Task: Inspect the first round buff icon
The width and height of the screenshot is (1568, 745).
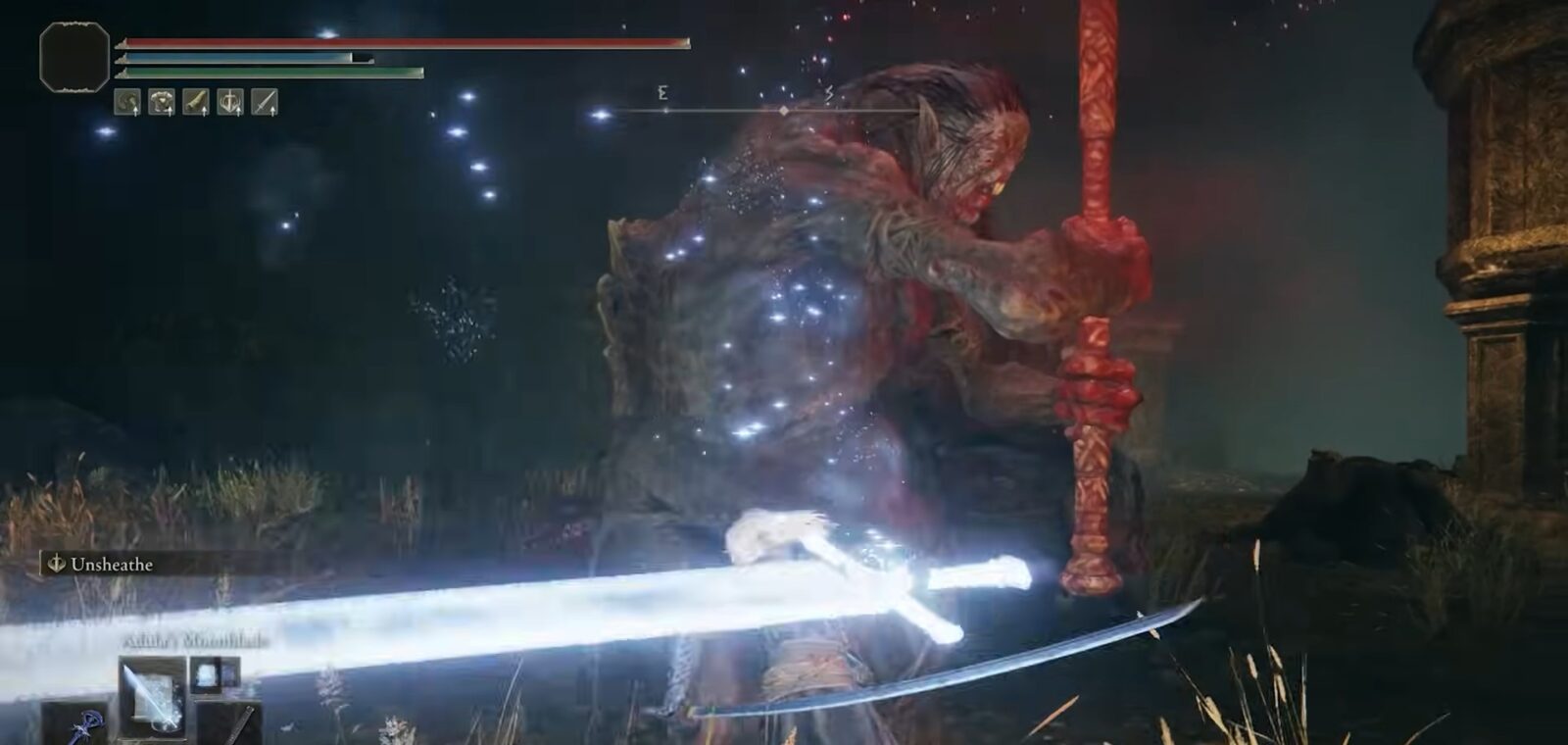Action: tap(127, 101)
